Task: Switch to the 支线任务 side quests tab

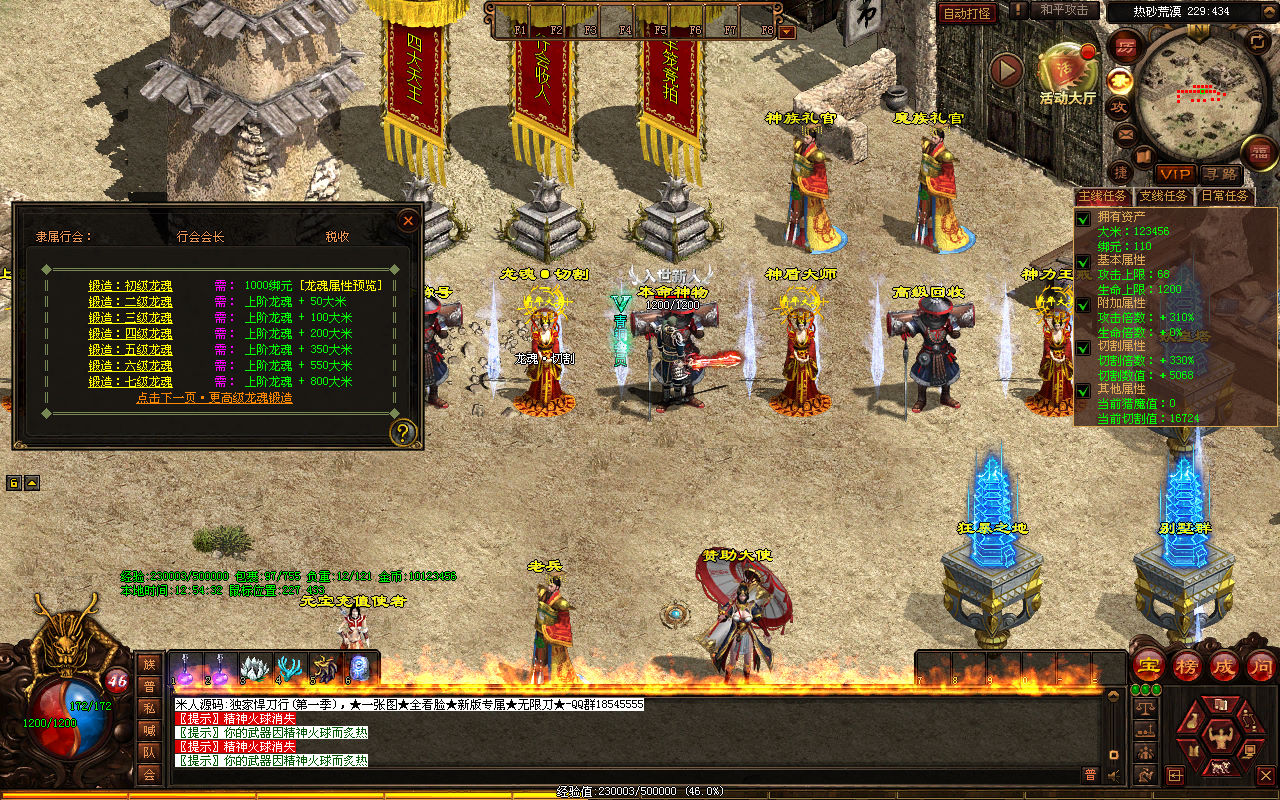Action: [x=1165, y=196]
